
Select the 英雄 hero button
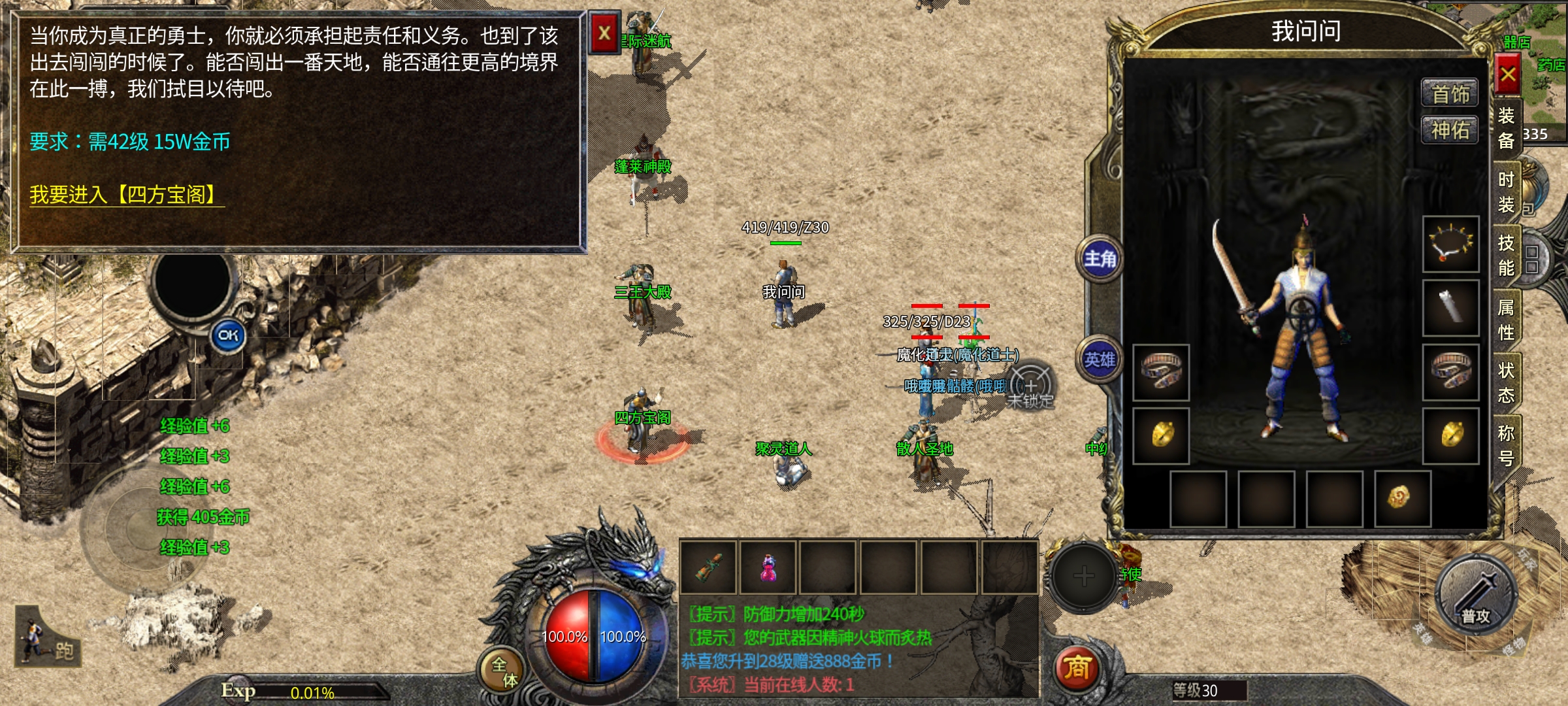(x=1100, y=360)
